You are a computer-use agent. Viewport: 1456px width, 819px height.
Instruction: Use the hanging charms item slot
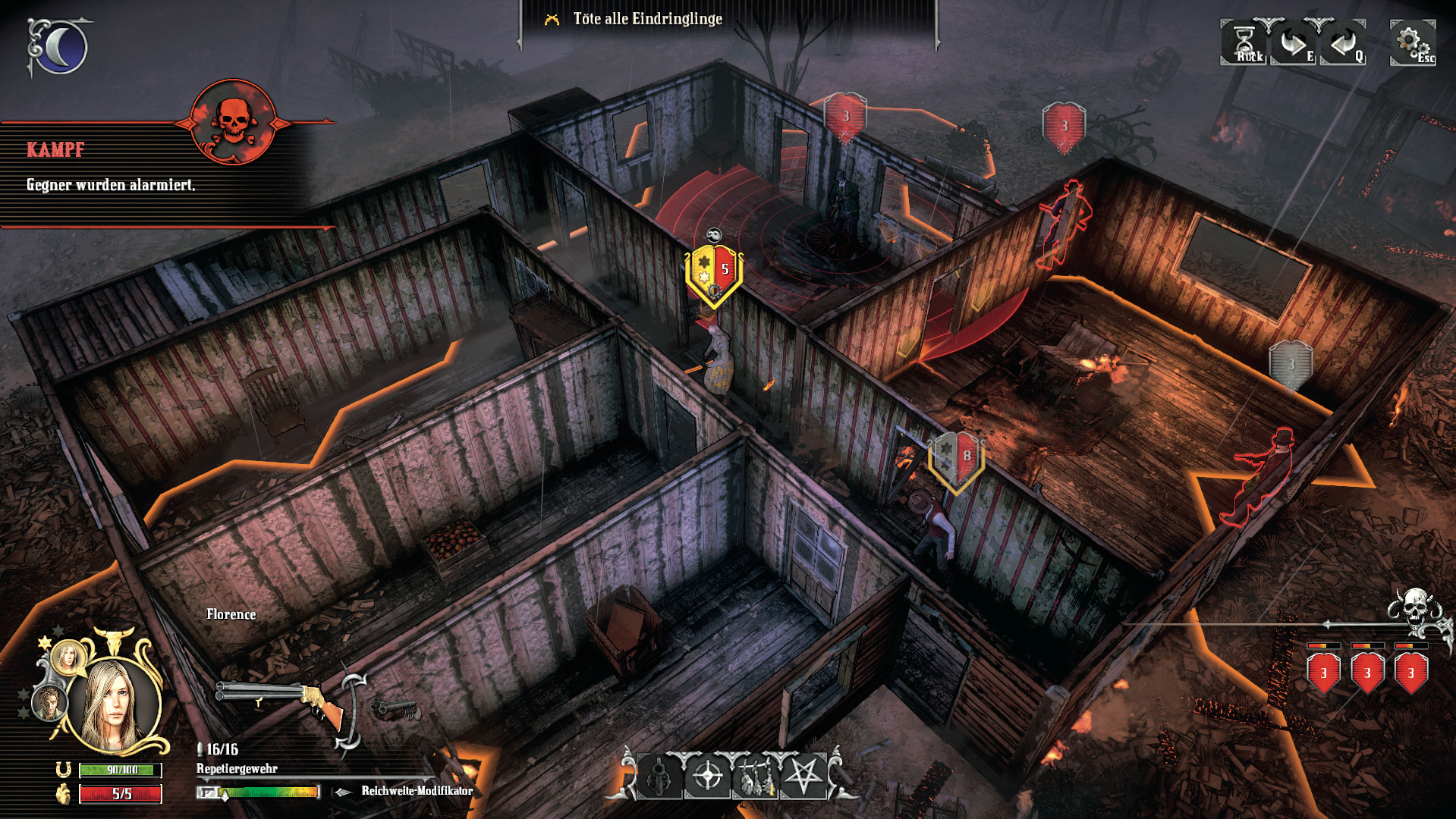[x=756, y=777]
